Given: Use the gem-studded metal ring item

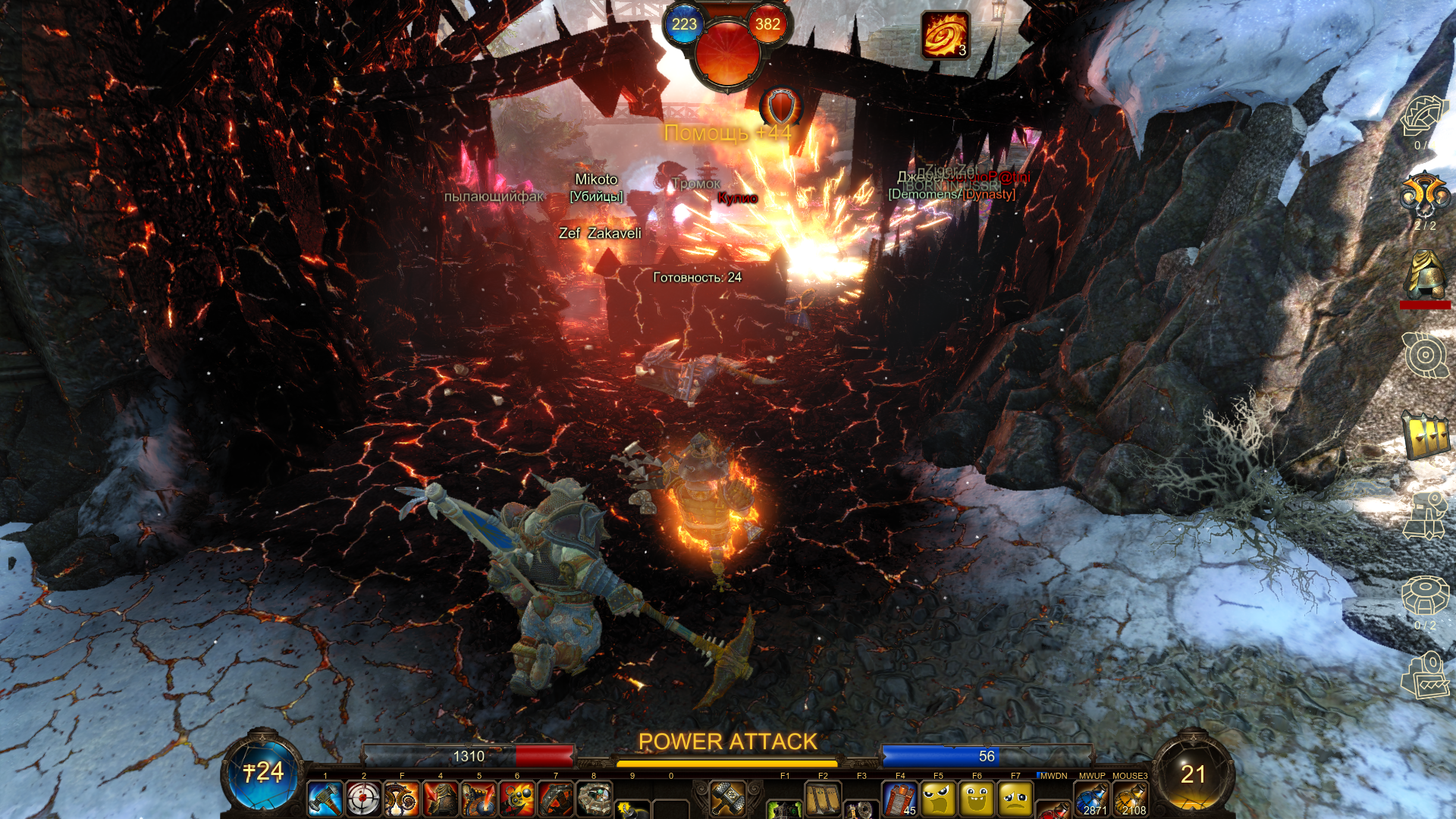Looking at the screenshot, I should (x=595, y=799).
